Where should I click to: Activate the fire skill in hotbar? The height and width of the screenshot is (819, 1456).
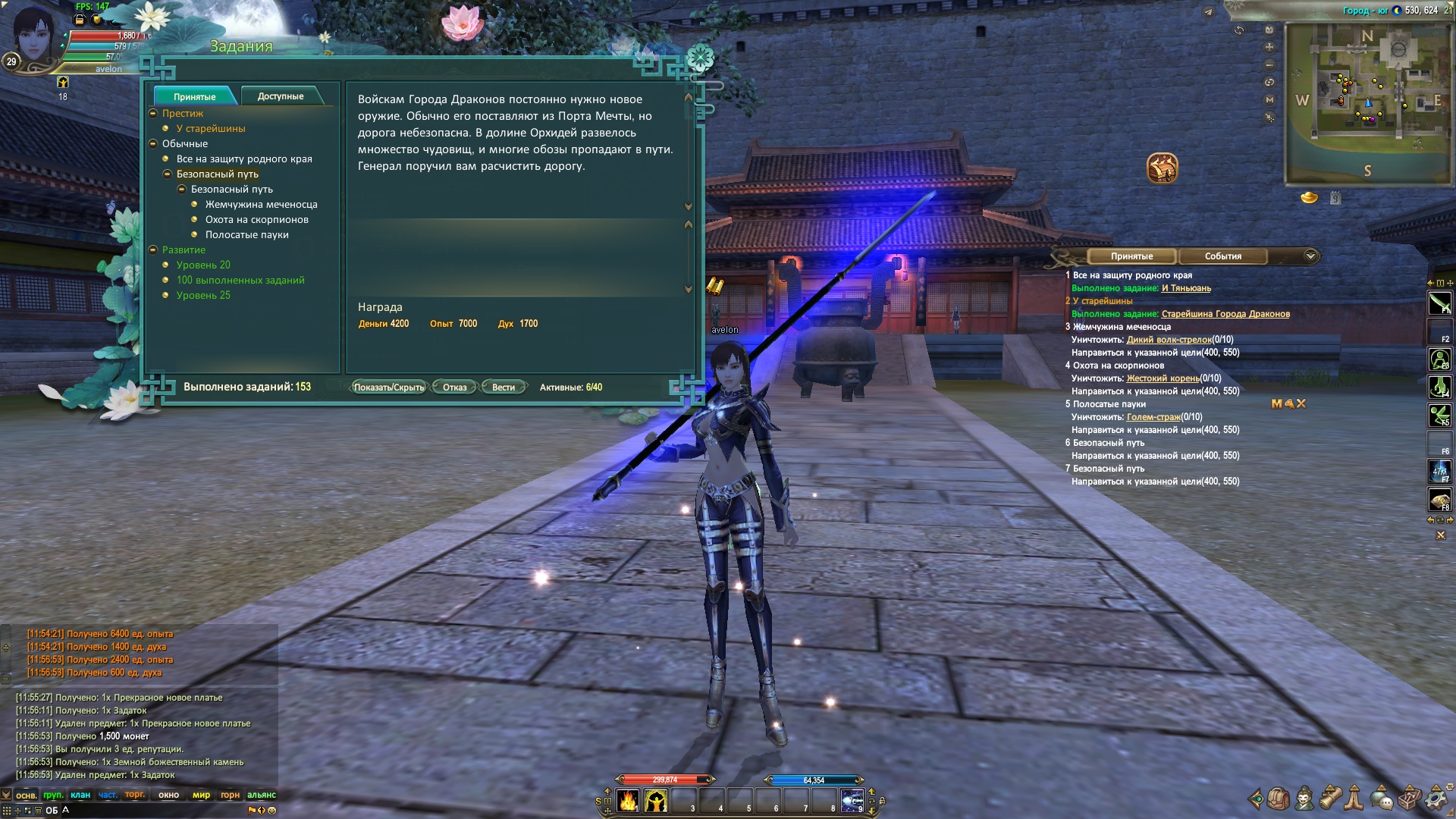tap(628, 801)
